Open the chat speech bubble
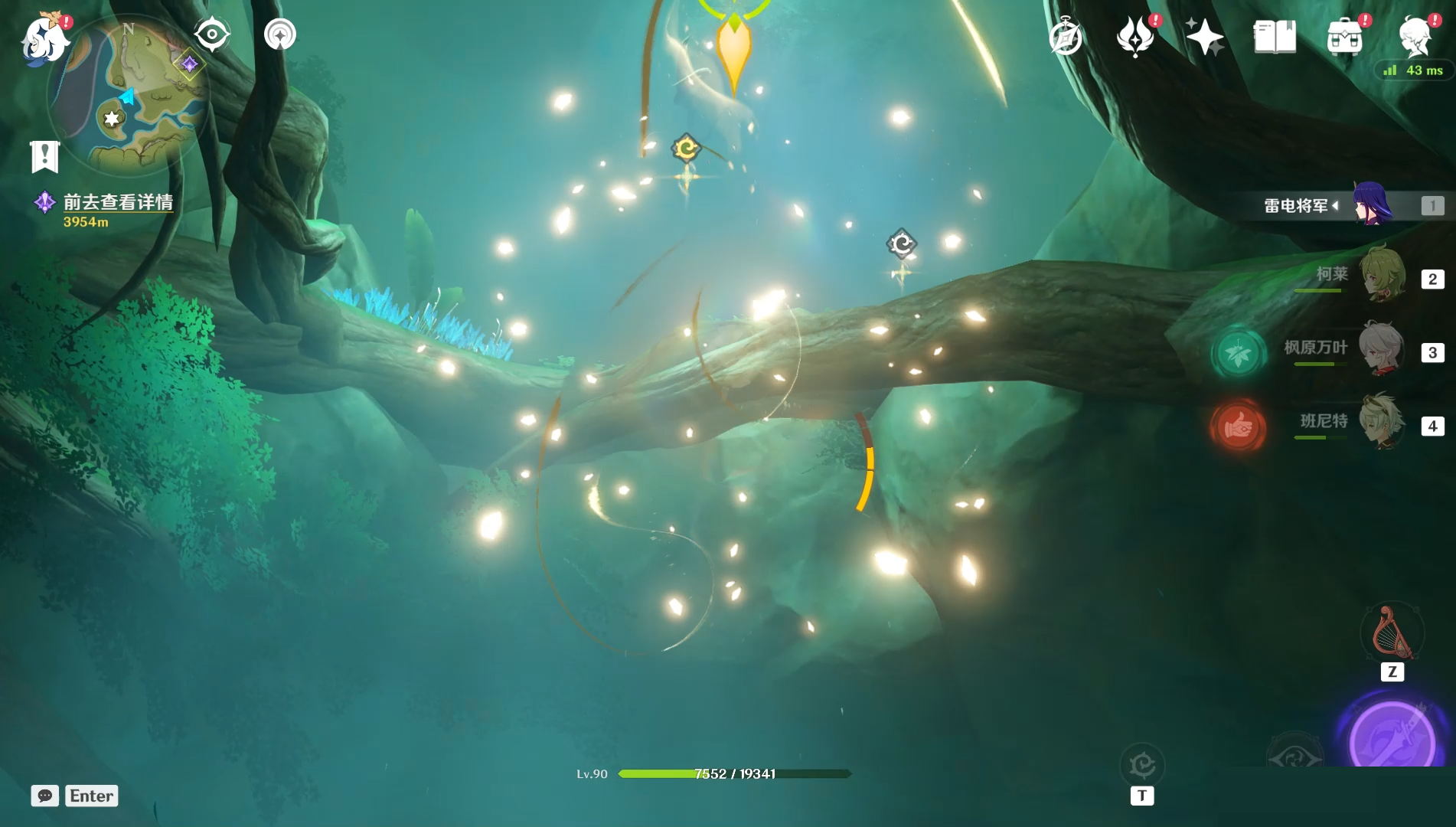 45,796
